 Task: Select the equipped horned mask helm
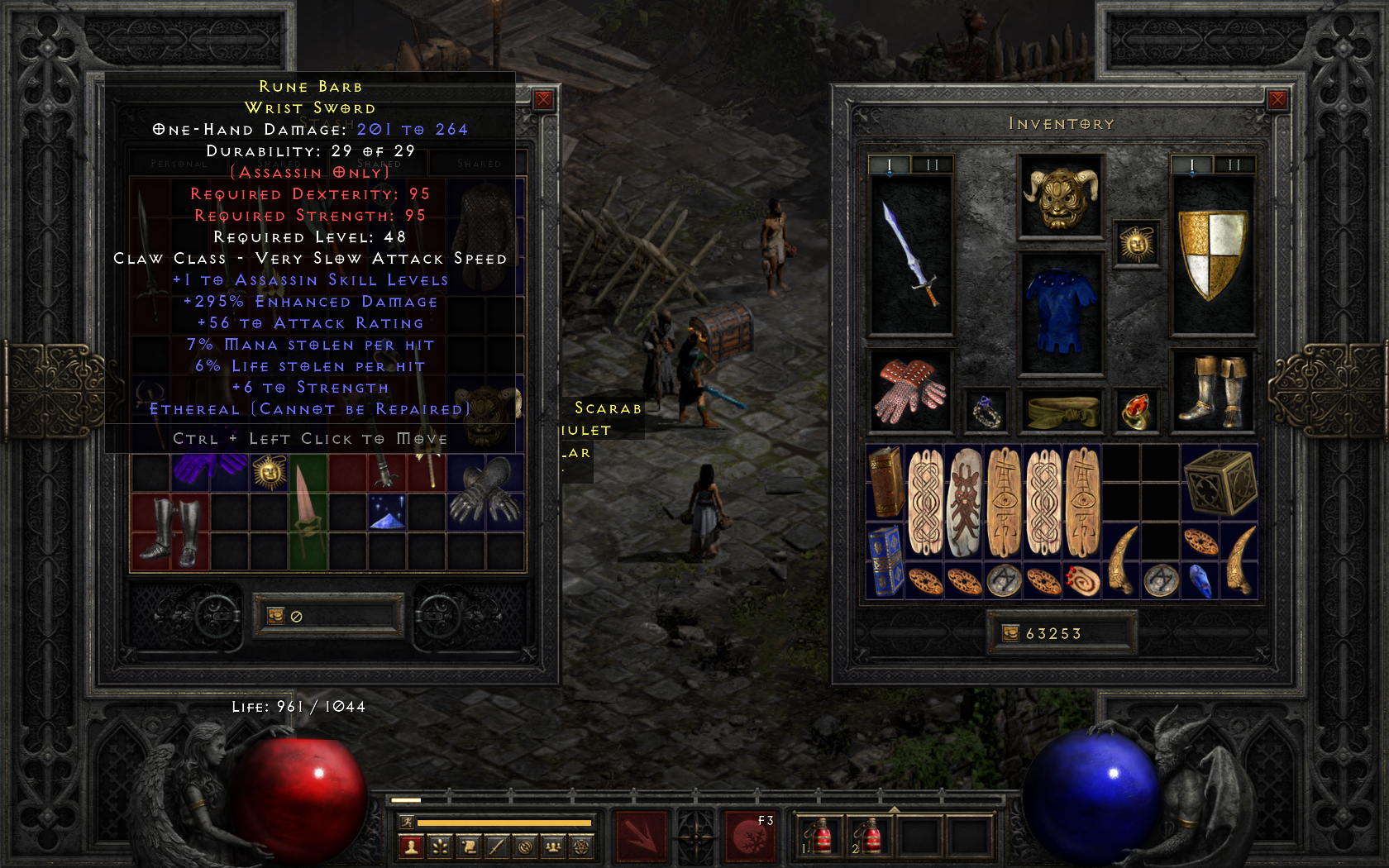pos(1061,197)
